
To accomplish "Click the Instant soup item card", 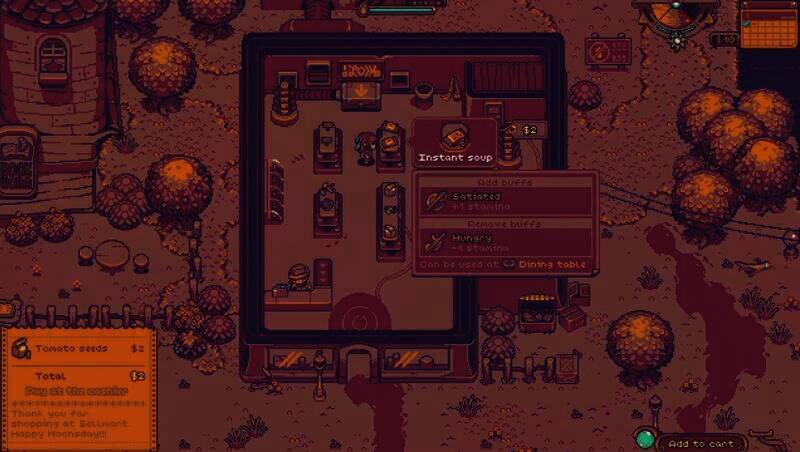I will [x=455, y=143].
